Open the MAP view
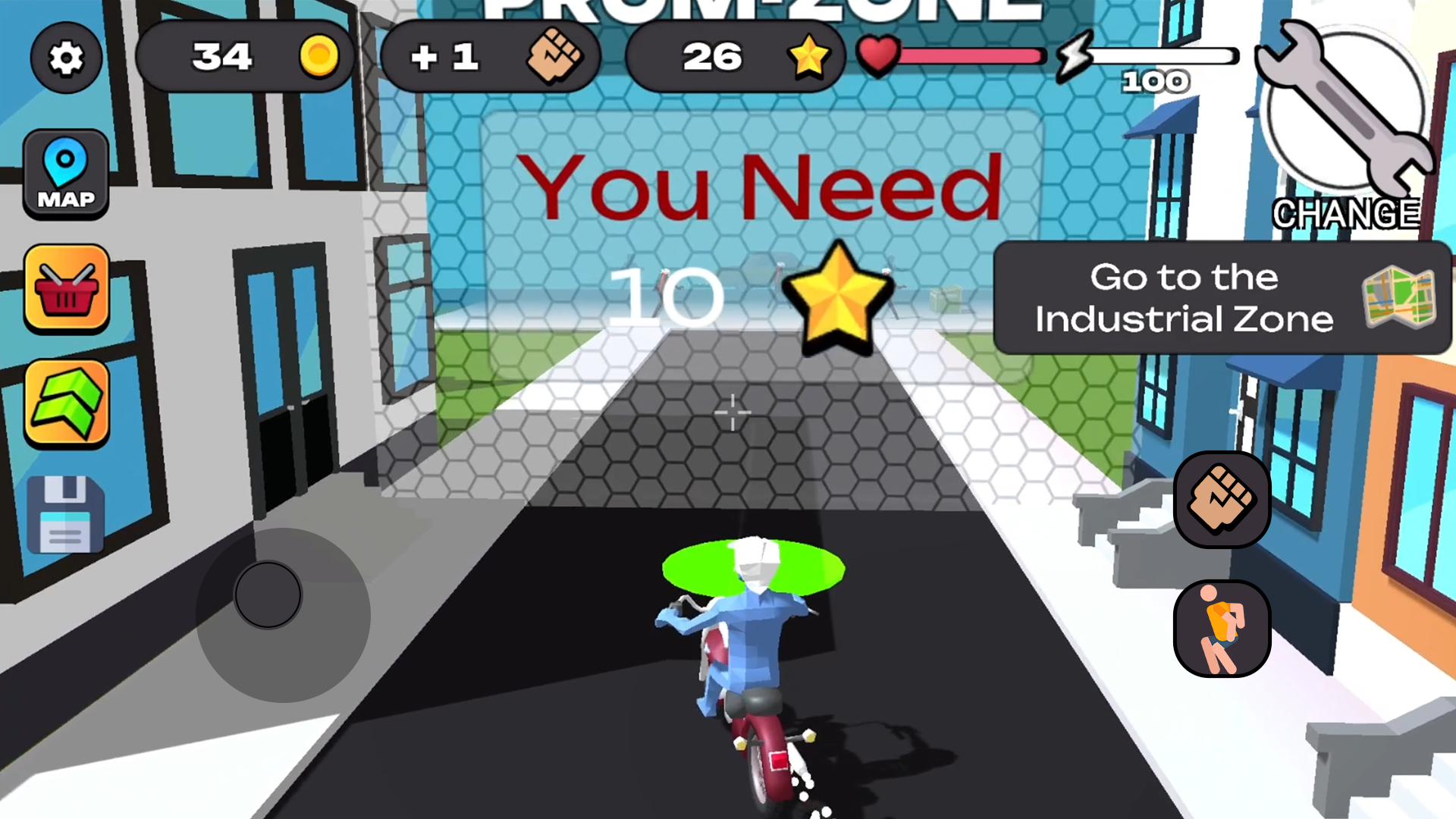This screenshot has width=1456, height=819. (66, 173)
